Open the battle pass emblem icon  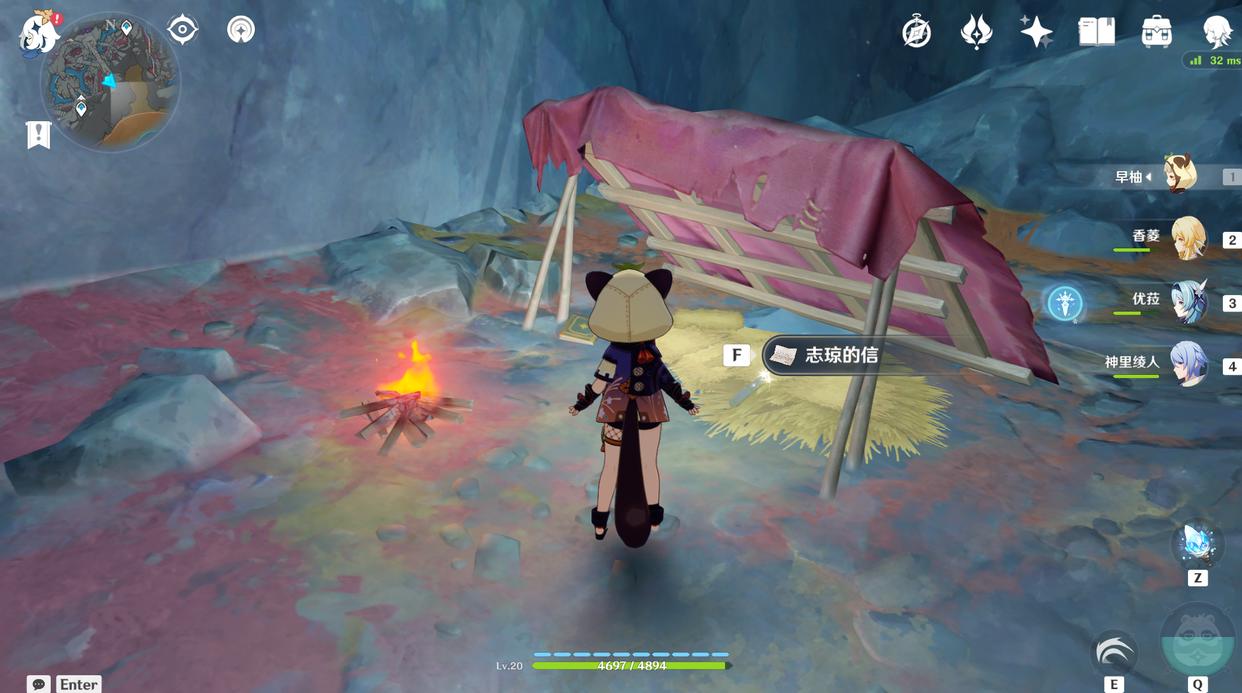pos(976,32)
